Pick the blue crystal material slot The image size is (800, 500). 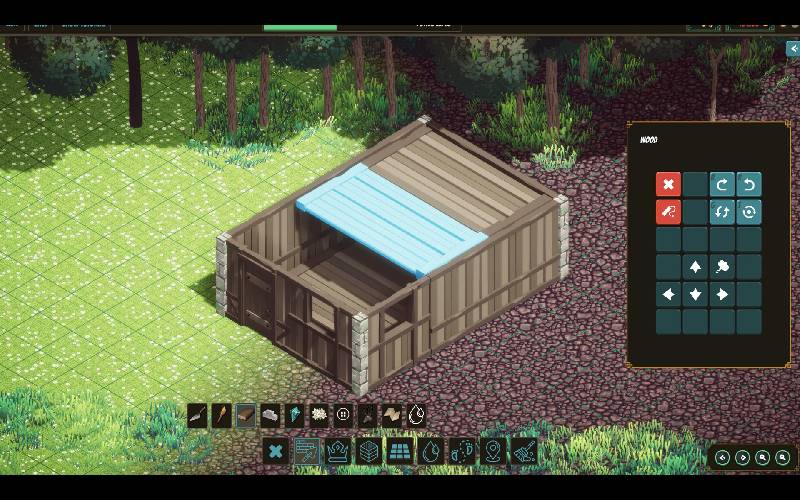pyautogui.click(x=295, y=415)
